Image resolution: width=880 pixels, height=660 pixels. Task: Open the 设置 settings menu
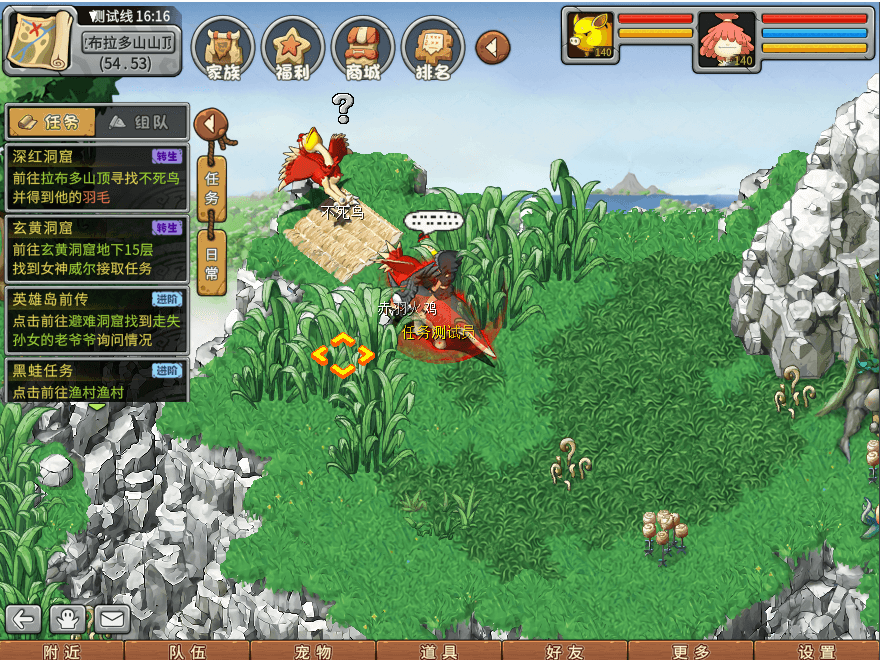(x=817, y=651)
